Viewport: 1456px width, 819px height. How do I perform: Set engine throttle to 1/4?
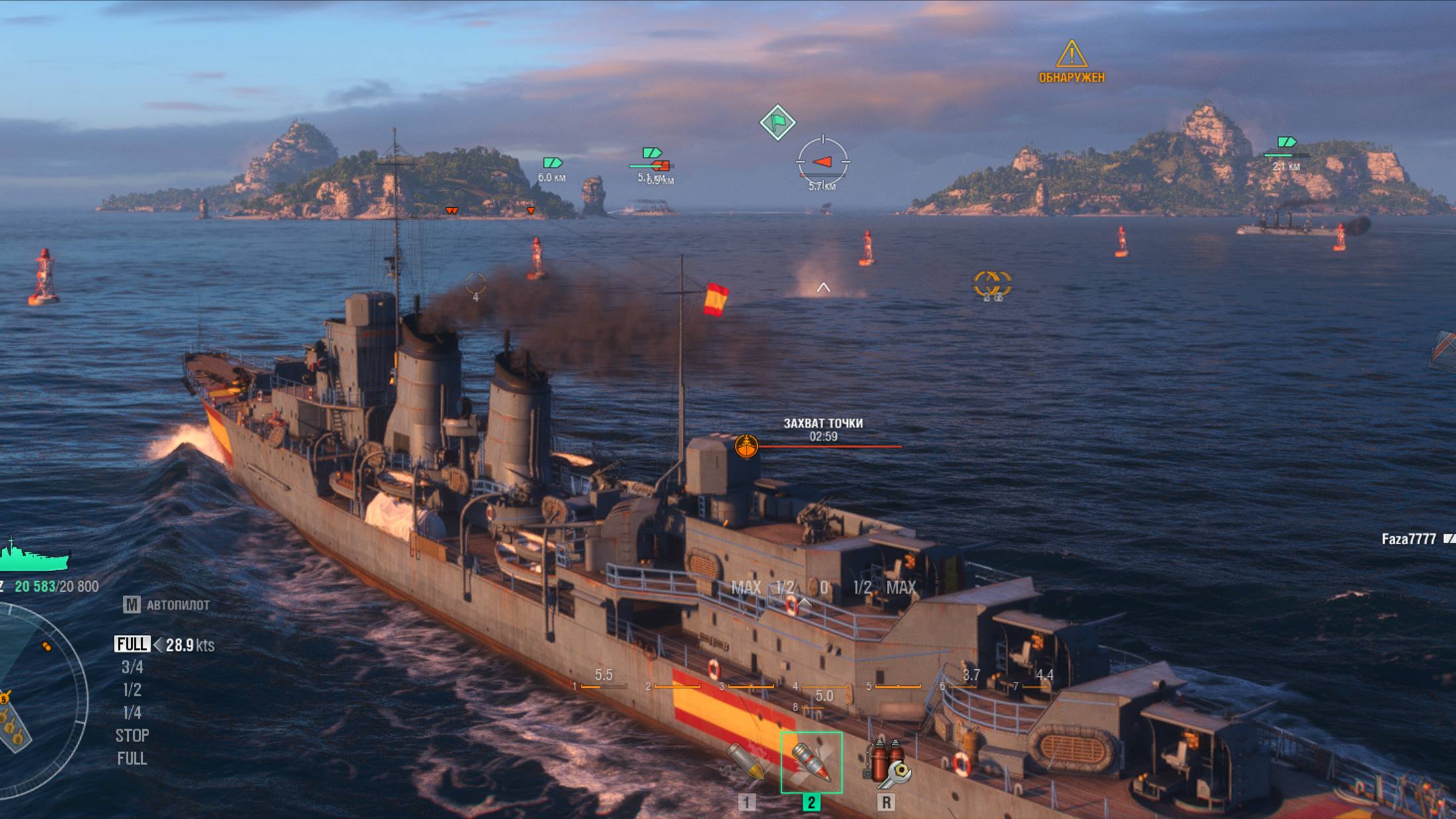[132, 713]
